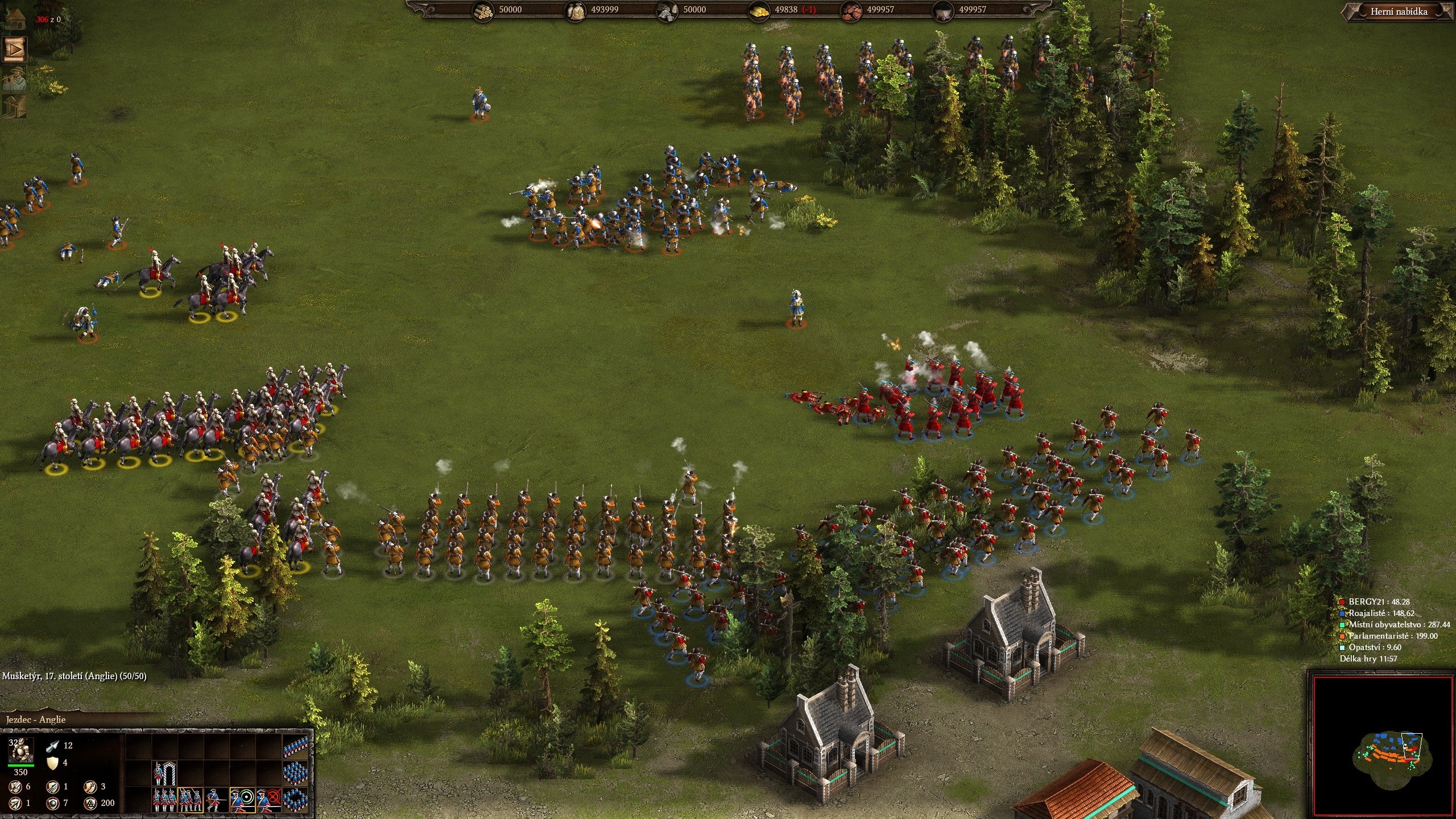This screenshot has height=819, width=1456.
Task: Select hold-fire icon with the red crossed target
Action: (x=268, y=799)
